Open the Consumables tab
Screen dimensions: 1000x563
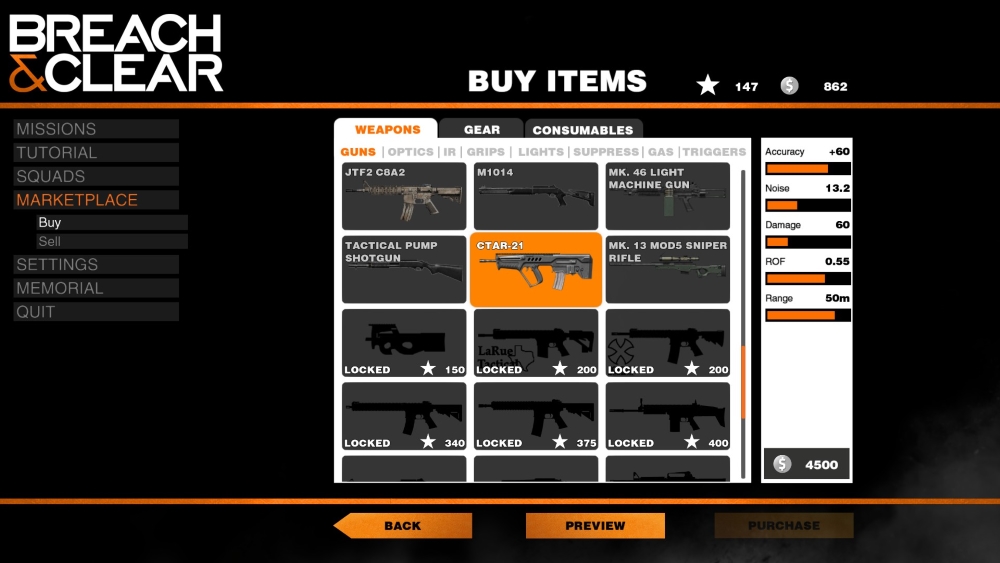(582, 130)
